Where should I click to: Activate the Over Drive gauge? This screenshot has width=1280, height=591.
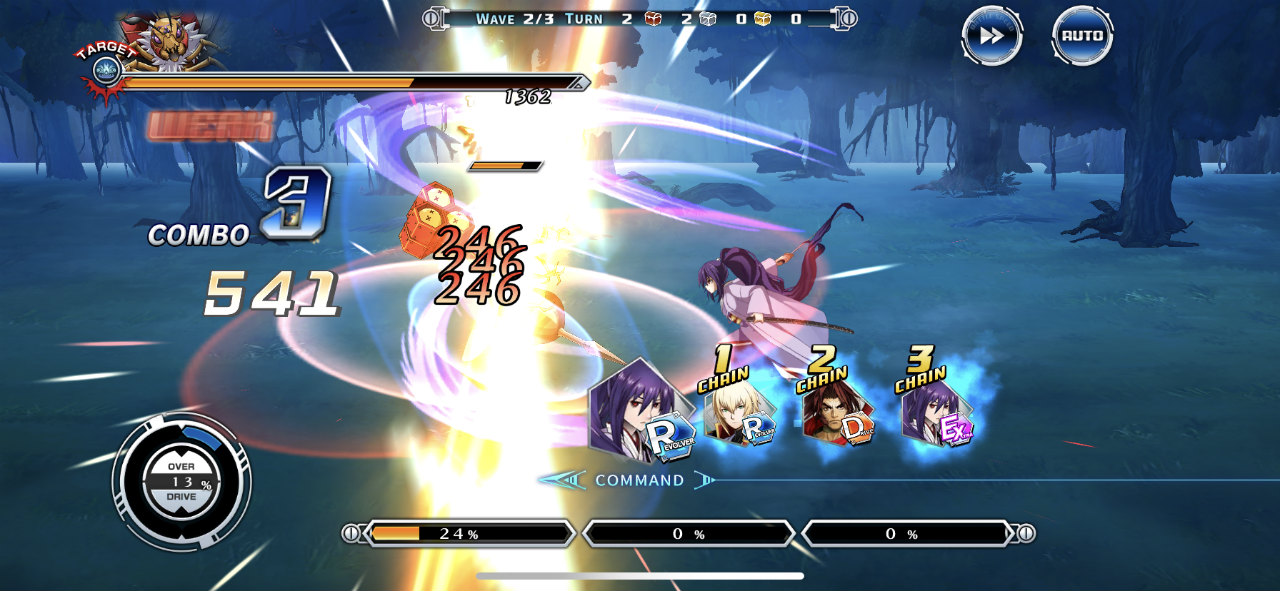click(x=180, y=482)
